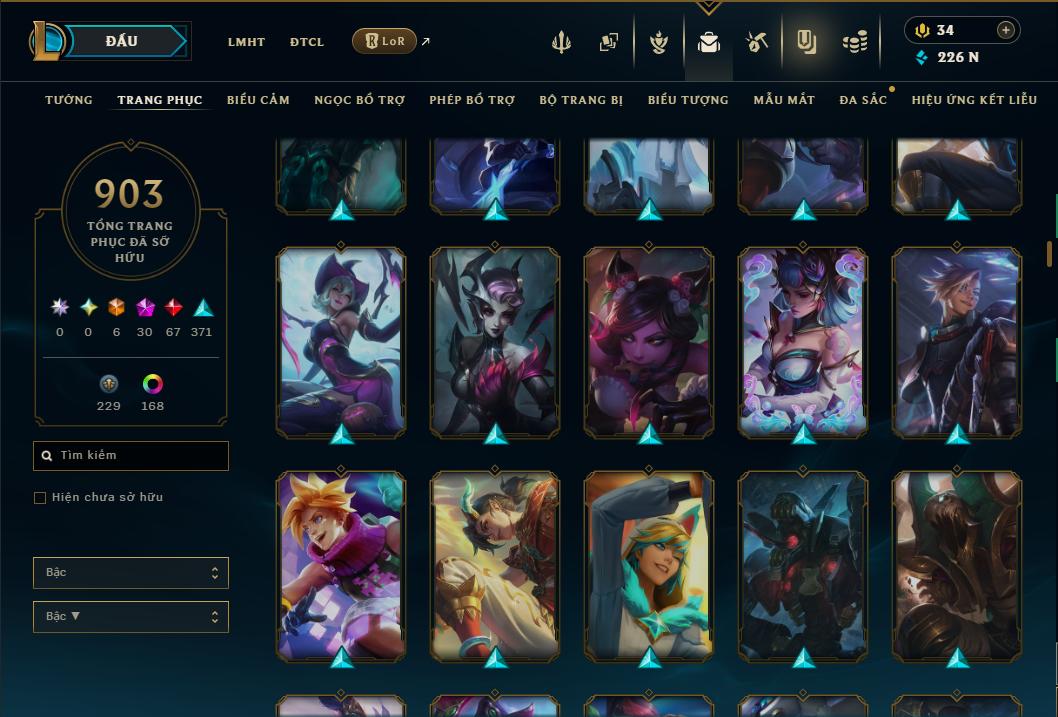Image resolution: width=1058 pixels, height=717 pixels.
Task: Click the Tìm kiếm search field
Action: click(x=131, y=456)
